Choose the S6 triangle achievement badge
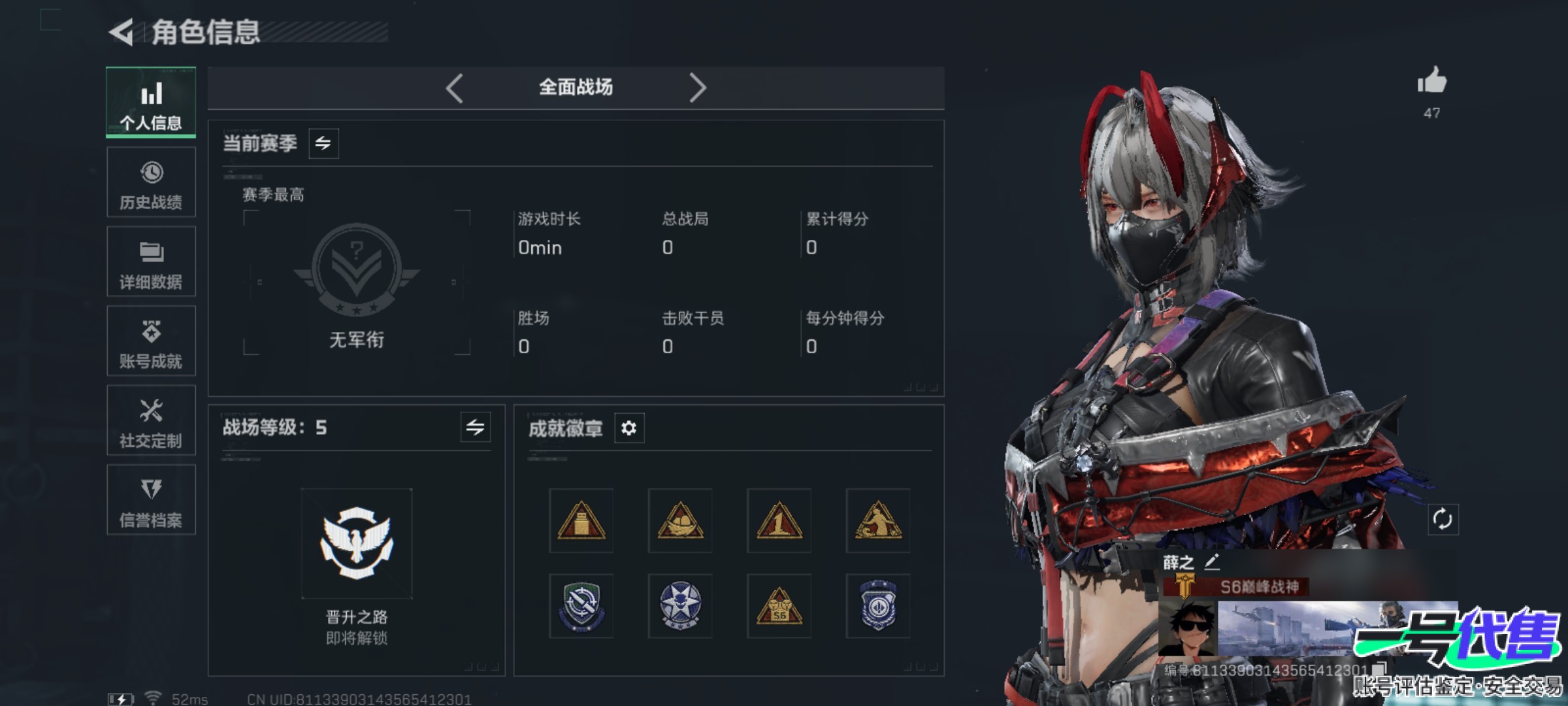This screenshot has width=1568, height=706. click(x=779, y=606)
